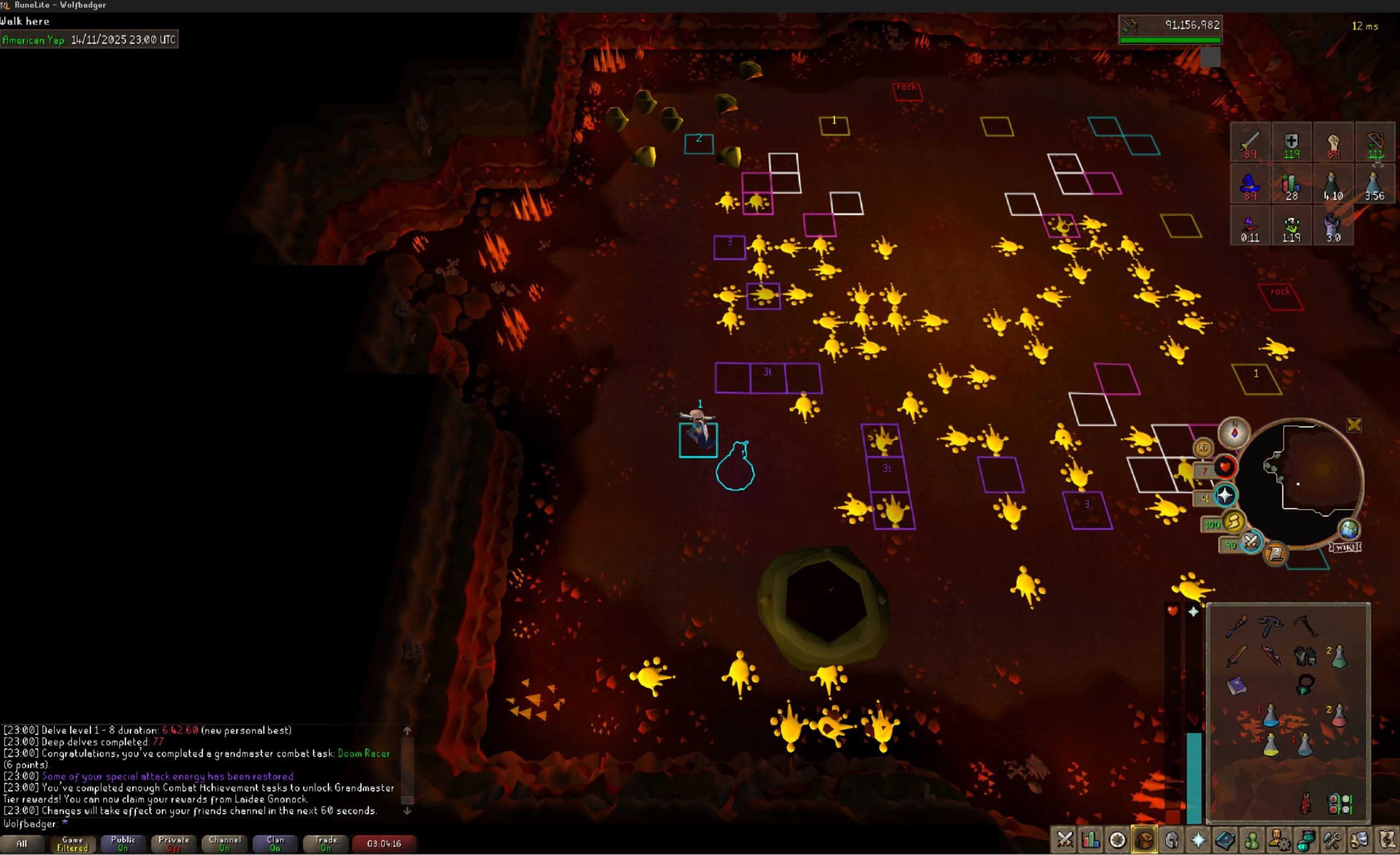This screenshot has width=1400, height=855.
Task: Drink the yellow one-dose potion
Action: point(1270,745)
